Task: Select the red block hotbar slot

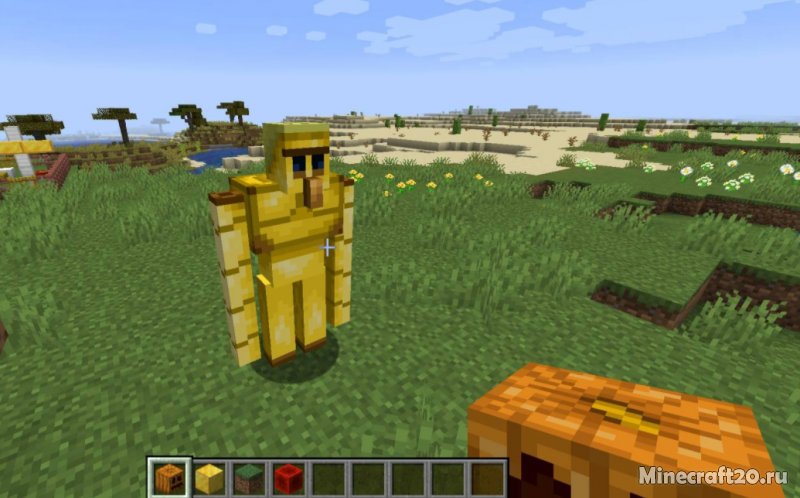Action: pyautogui.click(x=288, y=479)
